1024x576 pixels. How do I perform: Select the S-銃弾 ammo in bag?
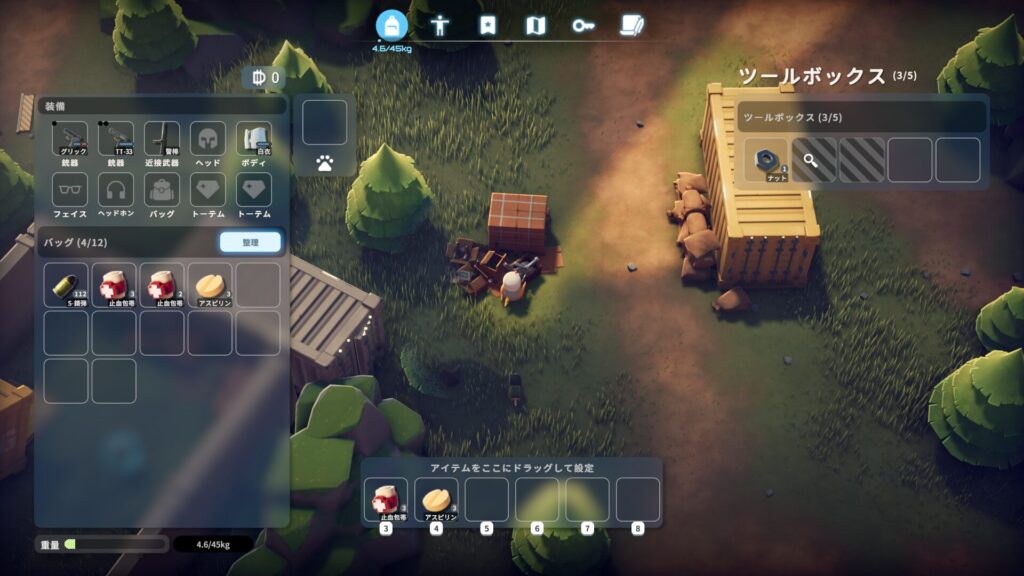tap(66, 285)
